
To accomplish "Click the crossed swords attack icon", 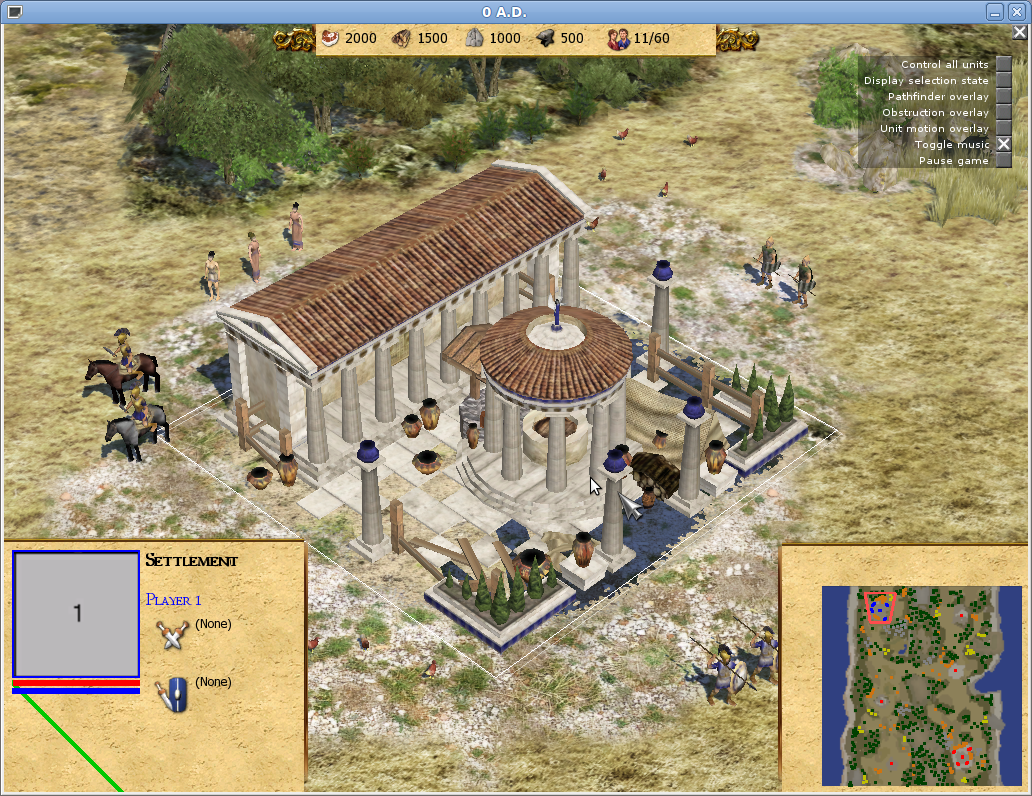I will pos(173,633).
